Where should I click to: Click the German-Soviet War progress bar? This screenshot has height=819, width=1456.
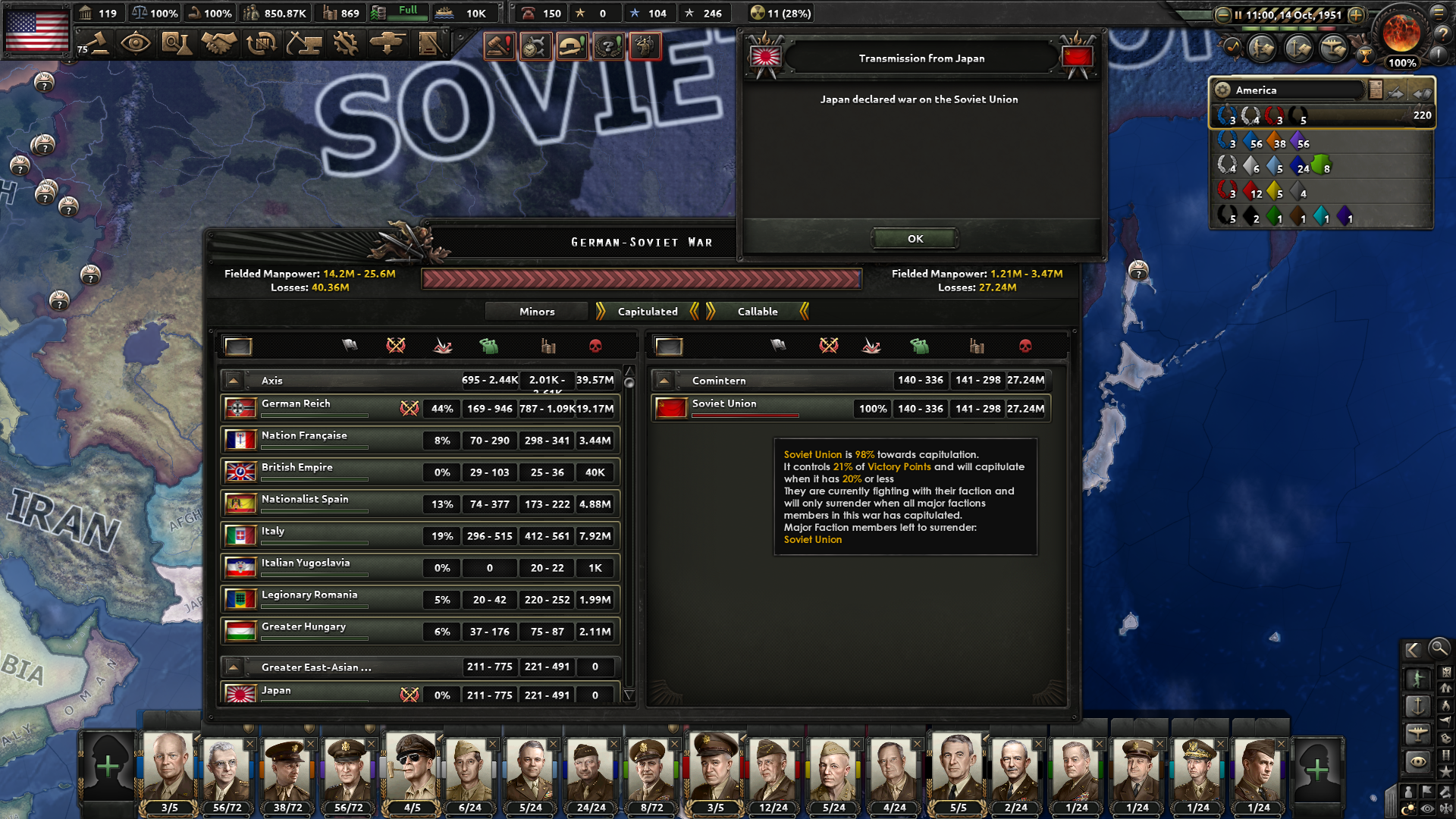coord(642,279)
